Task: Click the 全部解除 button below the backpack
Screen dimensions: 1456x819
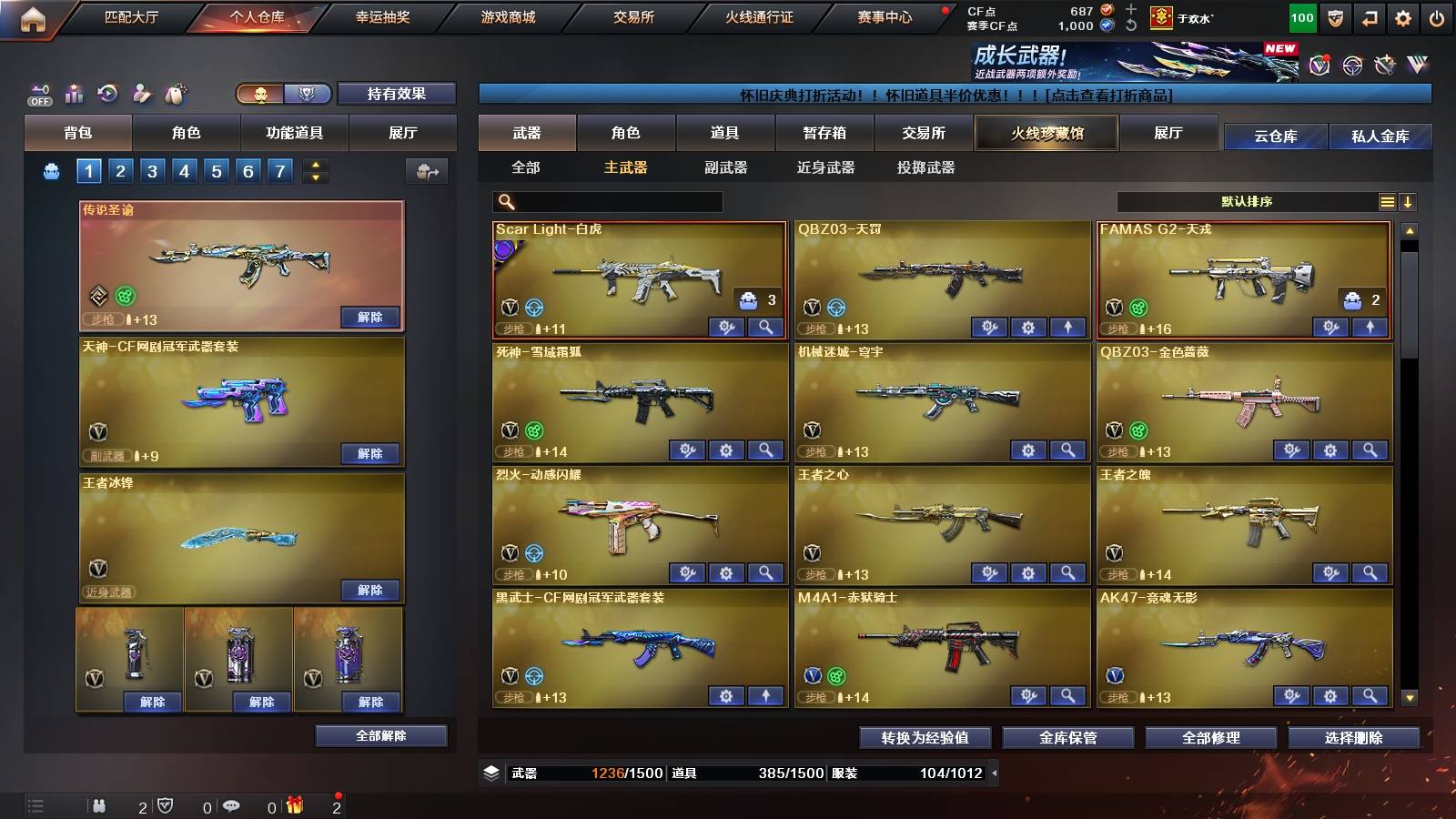Action: (379, 735)
